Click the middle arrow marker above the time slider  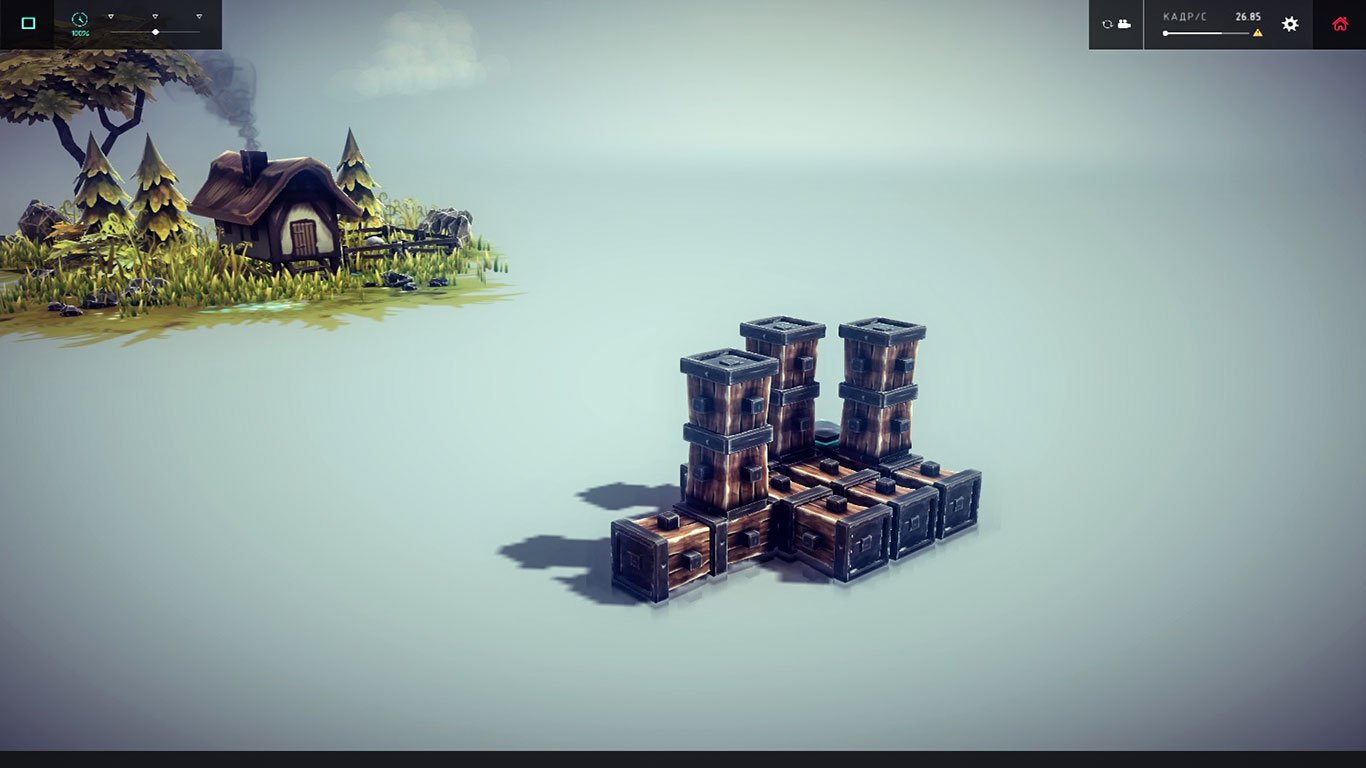(x=155, y=16)
